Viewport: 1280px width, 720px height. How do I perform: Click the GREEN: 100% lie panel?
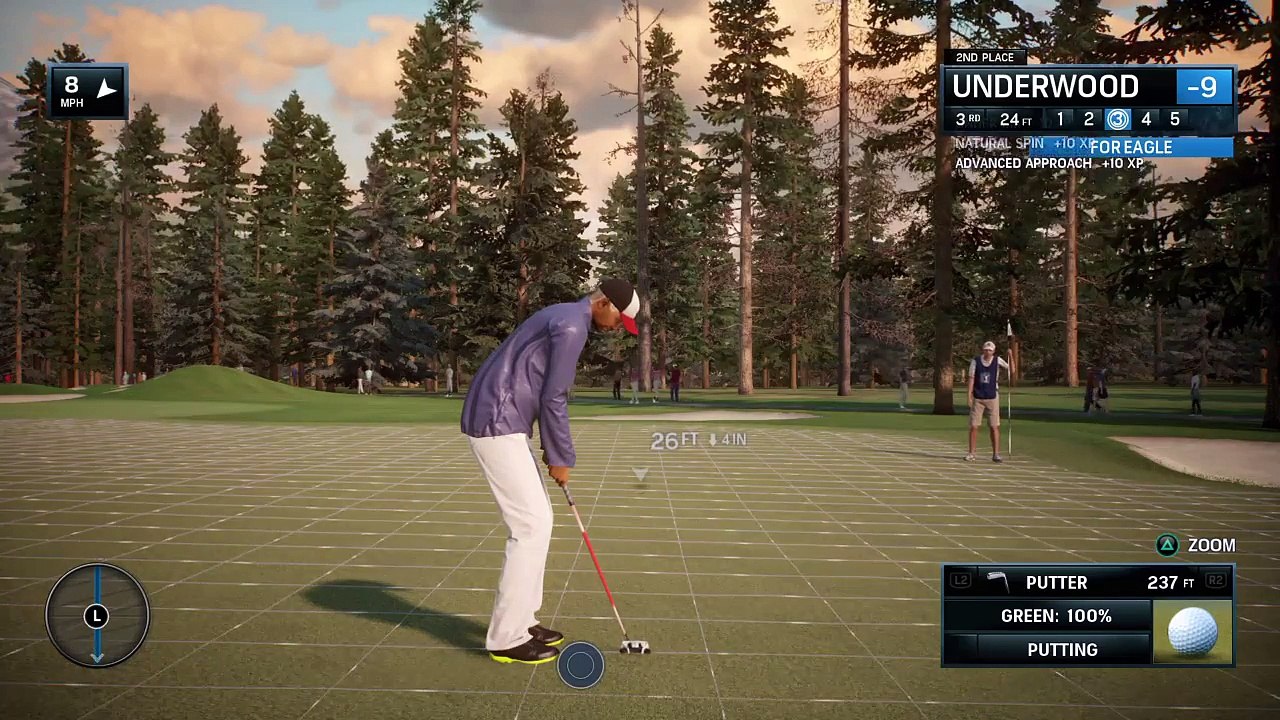tap(1056, 616)
